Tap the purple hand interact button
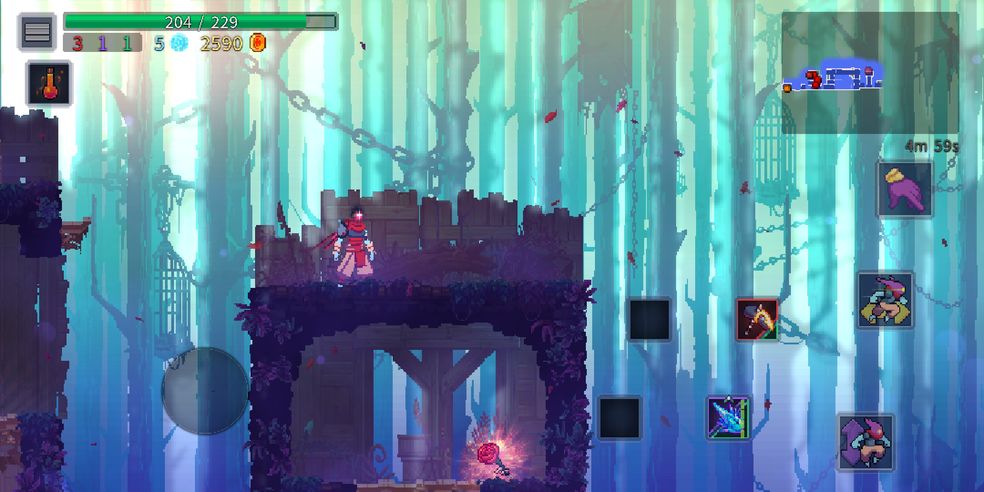984x492 pixels. [x=905, y=189]
